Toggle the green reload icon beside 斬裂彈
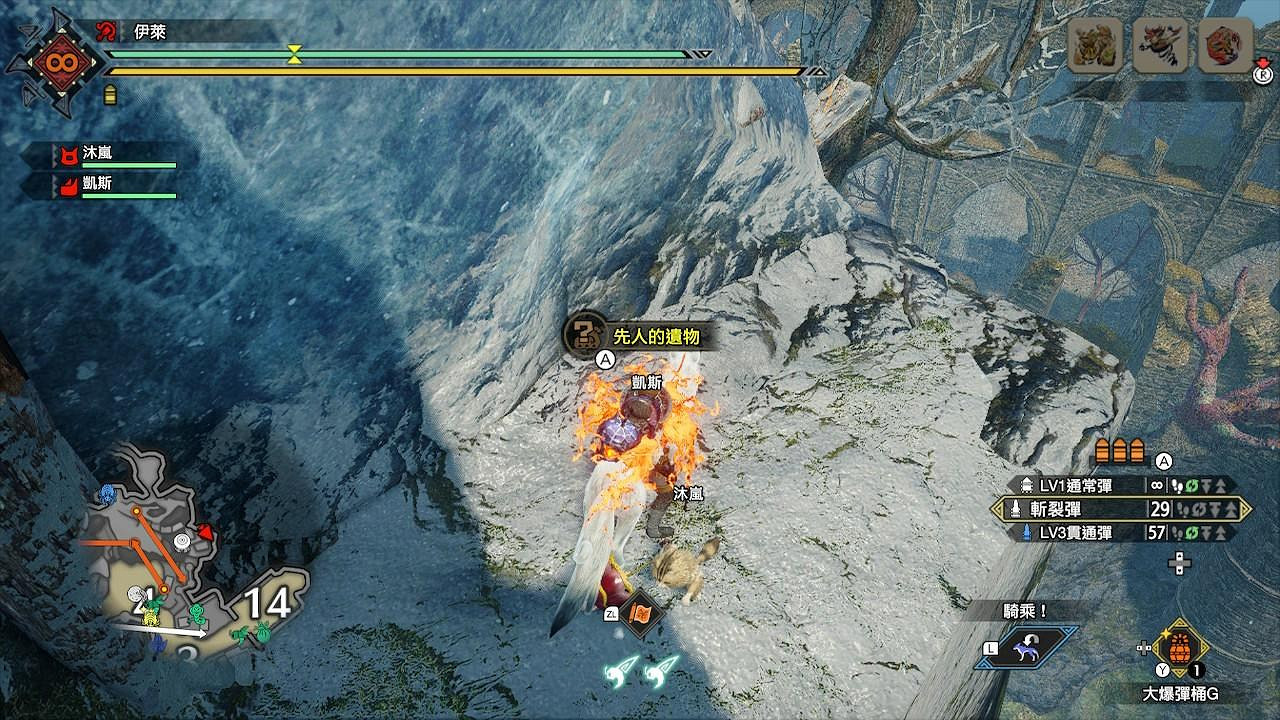This screenshot has height=720, width=1280. [x=1199, y=511]
